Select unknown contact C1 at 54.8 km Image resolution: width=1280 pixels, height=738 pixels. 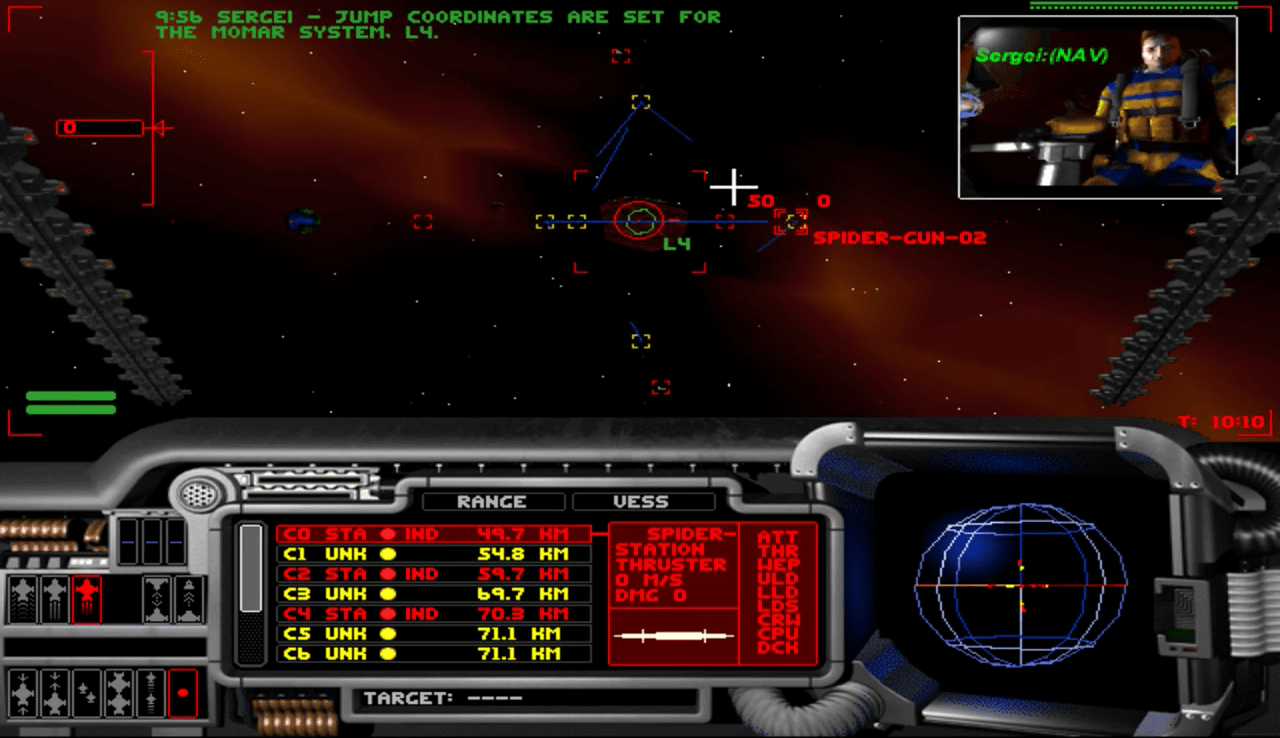point(432,554)
